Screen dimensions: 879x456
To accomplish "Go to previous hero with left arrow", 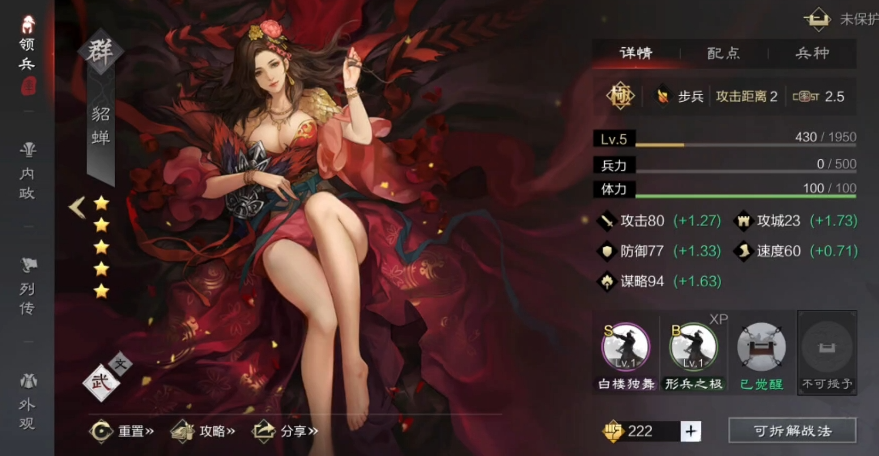I will pyautogui.click(x=76, y=207).
